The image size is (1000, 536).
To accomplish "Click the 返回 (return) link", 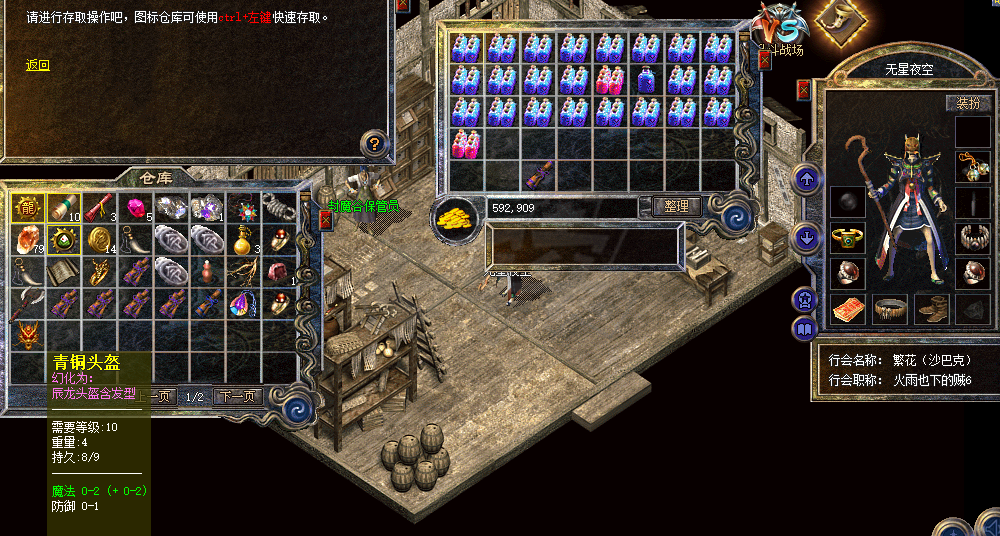I will pos(37,66).
